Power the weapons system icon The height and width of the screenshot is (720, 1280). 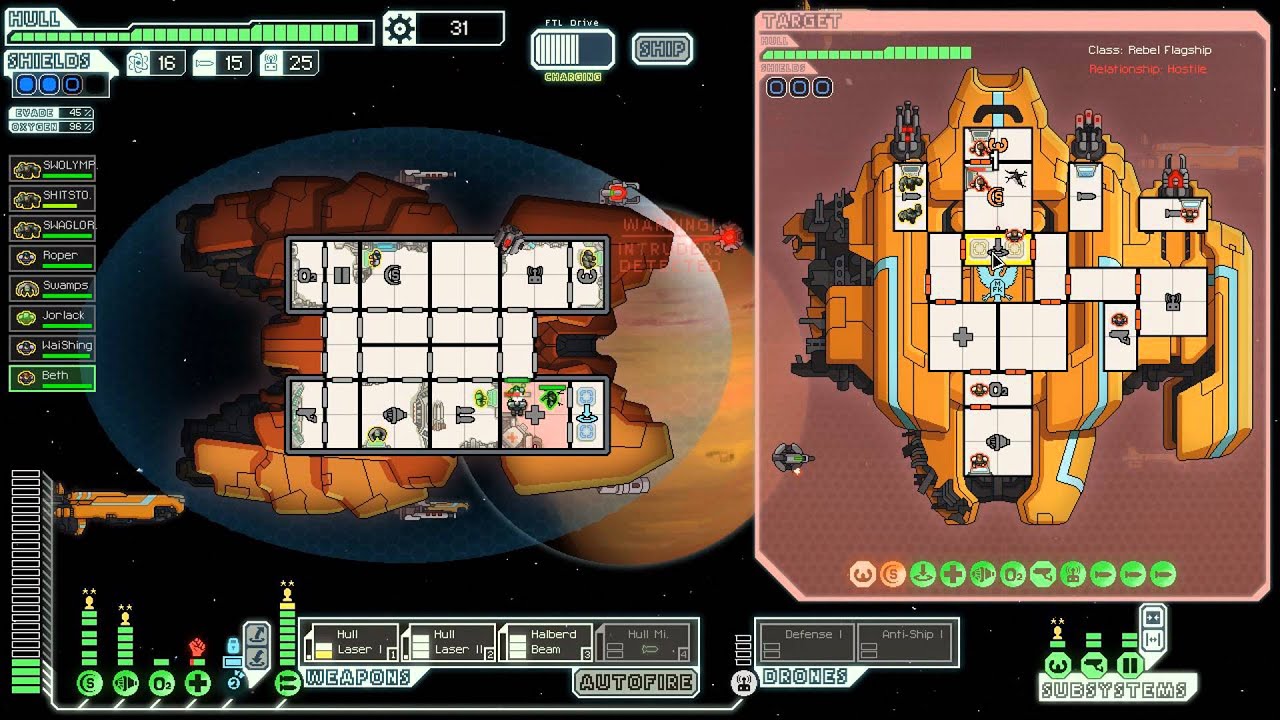(x=288, y=684)
